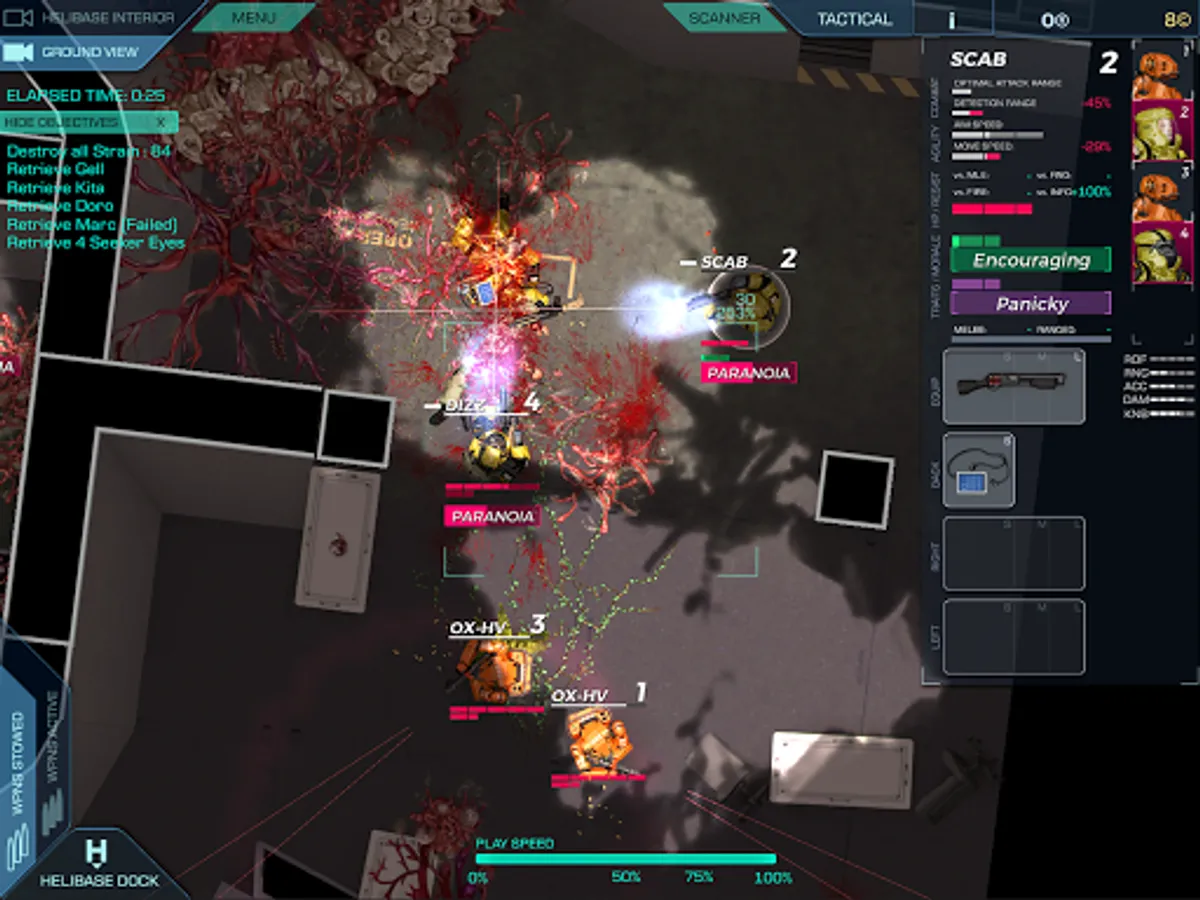Select squad portrait number 1
This screenshot has width=1200, height=900.
(x=1162, y=75)
